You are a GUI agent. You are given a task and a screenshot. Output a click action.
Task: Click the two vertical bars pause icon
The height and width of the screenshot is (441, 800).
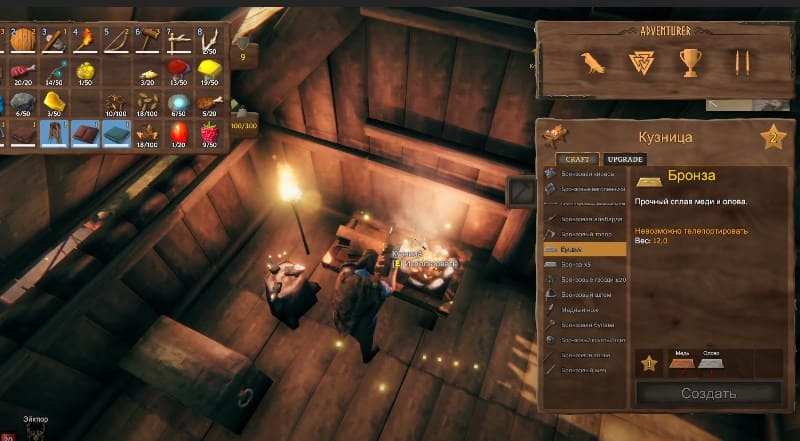coord(739,64)
